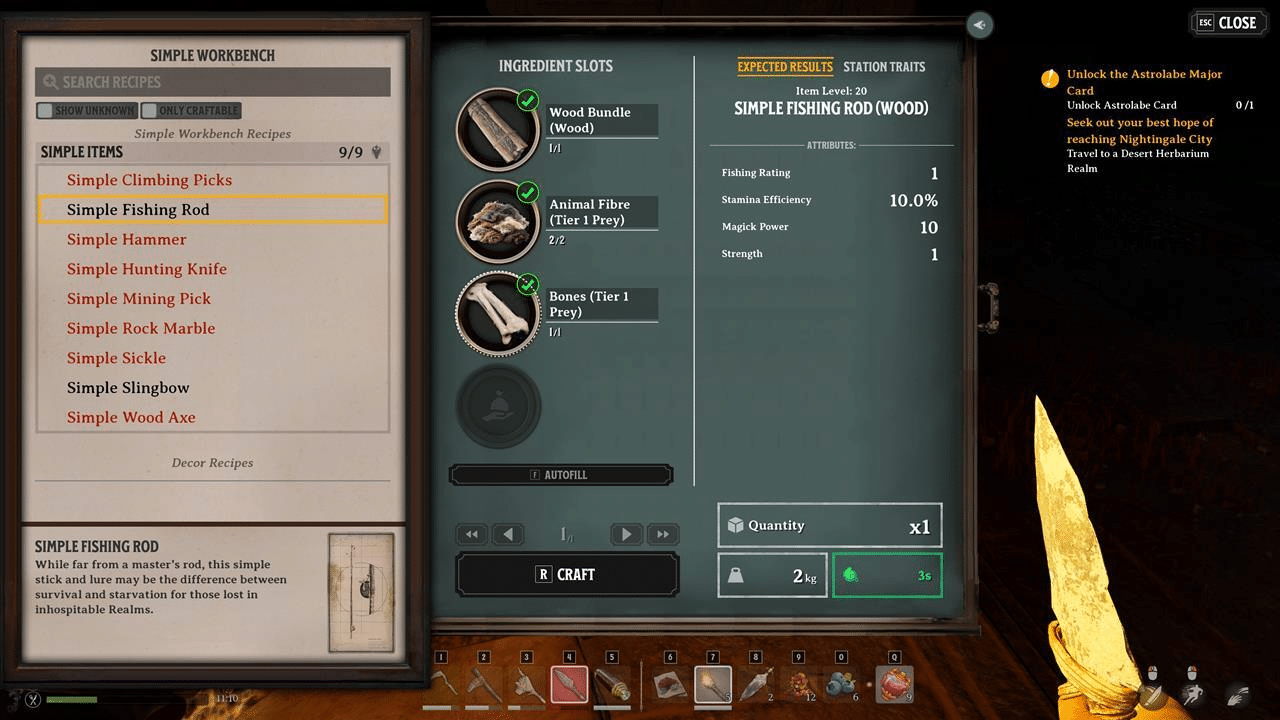Select the hammer in hotbar slot 2
Viewport: 1280px width, 720px height.
tap(486, 685)
